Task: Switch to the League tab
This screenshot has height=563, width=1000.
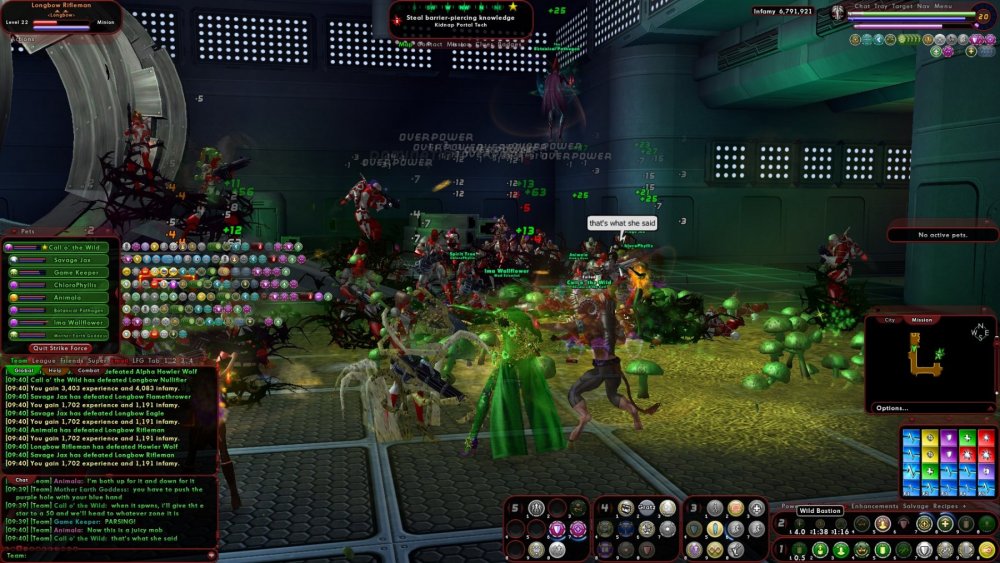Action: click(x=43, y=360)
